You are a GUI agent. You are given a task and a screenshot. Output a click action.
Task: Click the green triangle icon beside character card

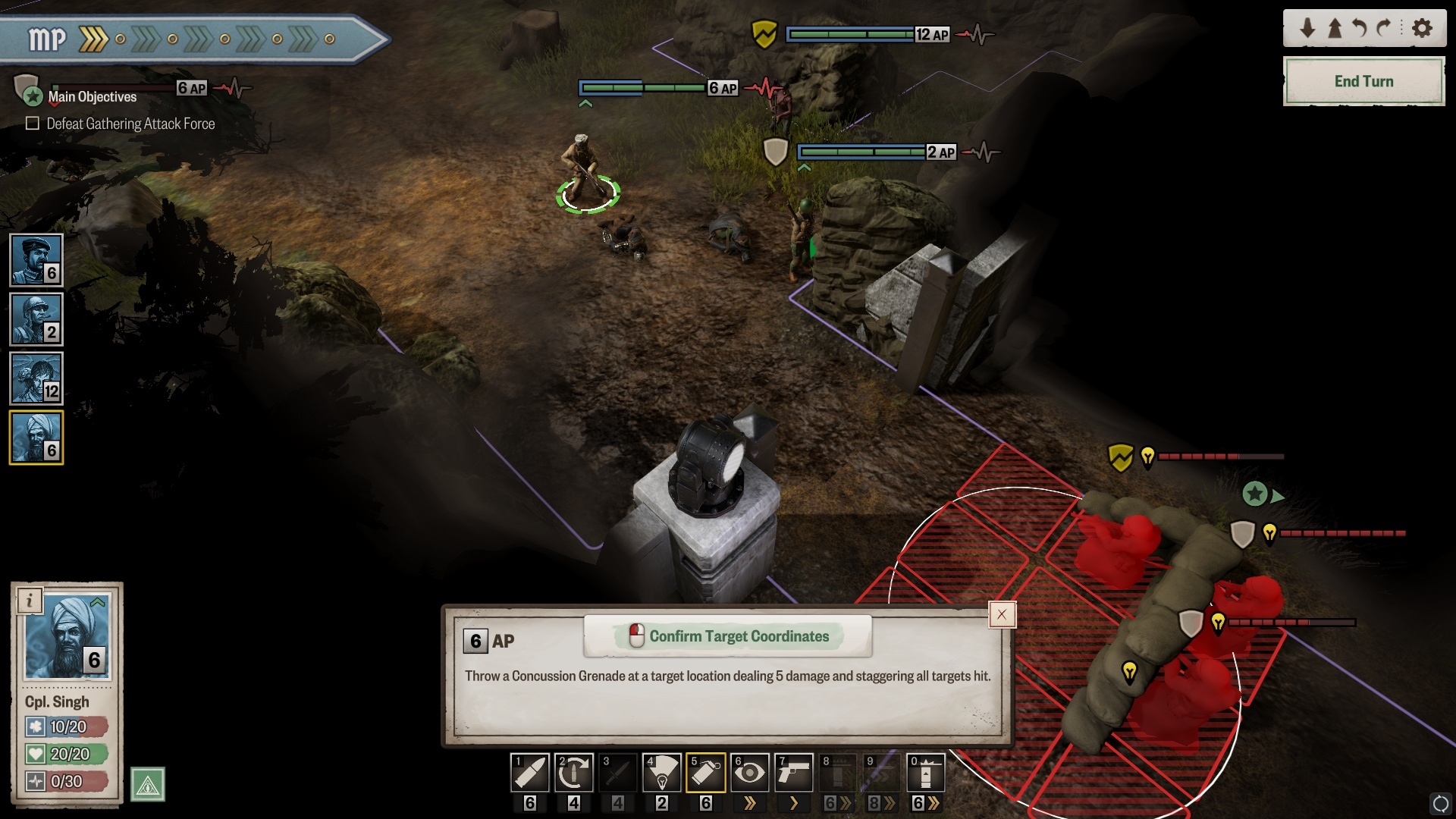point(148,785)
